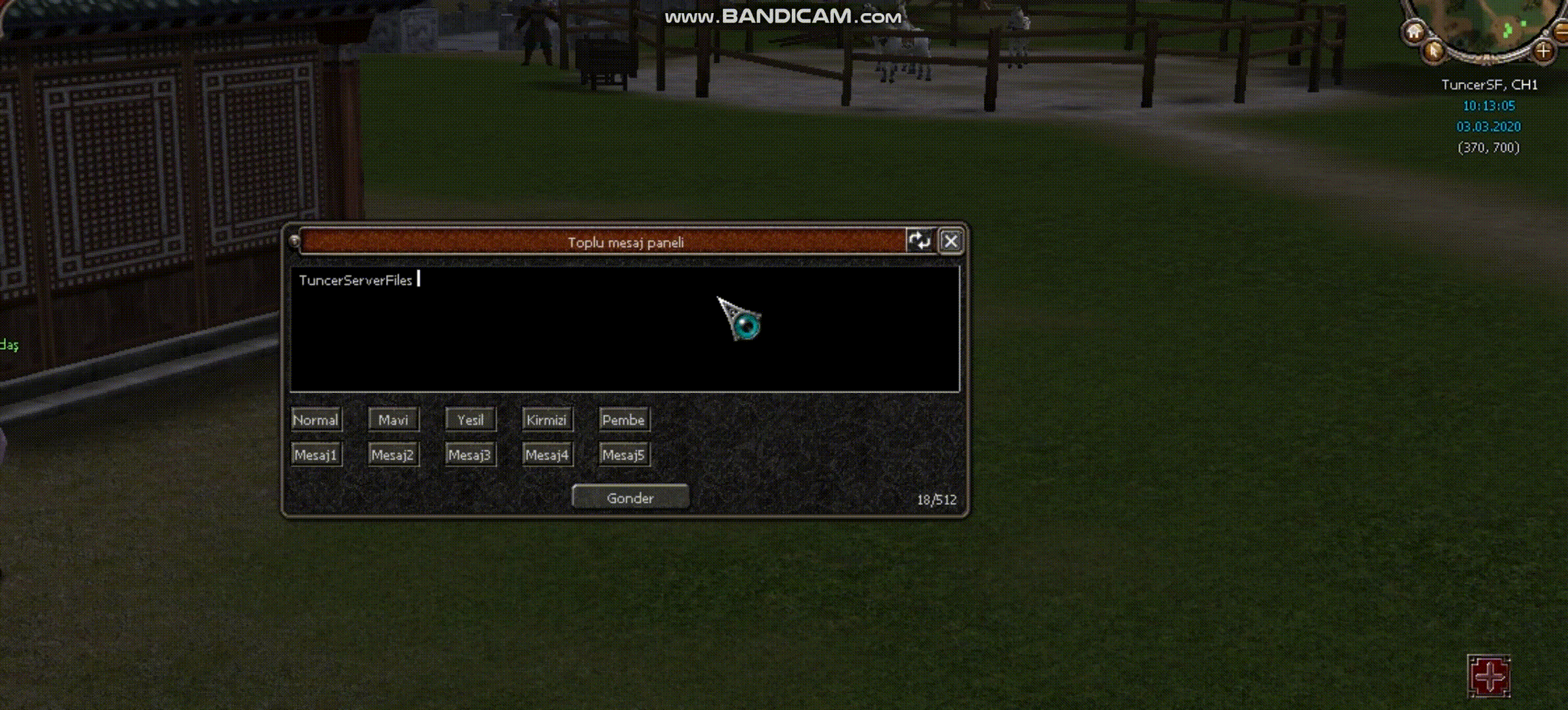Image resolution: width=1568 pixels, height=710 pixels.
Task: Click the minimap cursor arrow button
Action: click(1433, 51)
